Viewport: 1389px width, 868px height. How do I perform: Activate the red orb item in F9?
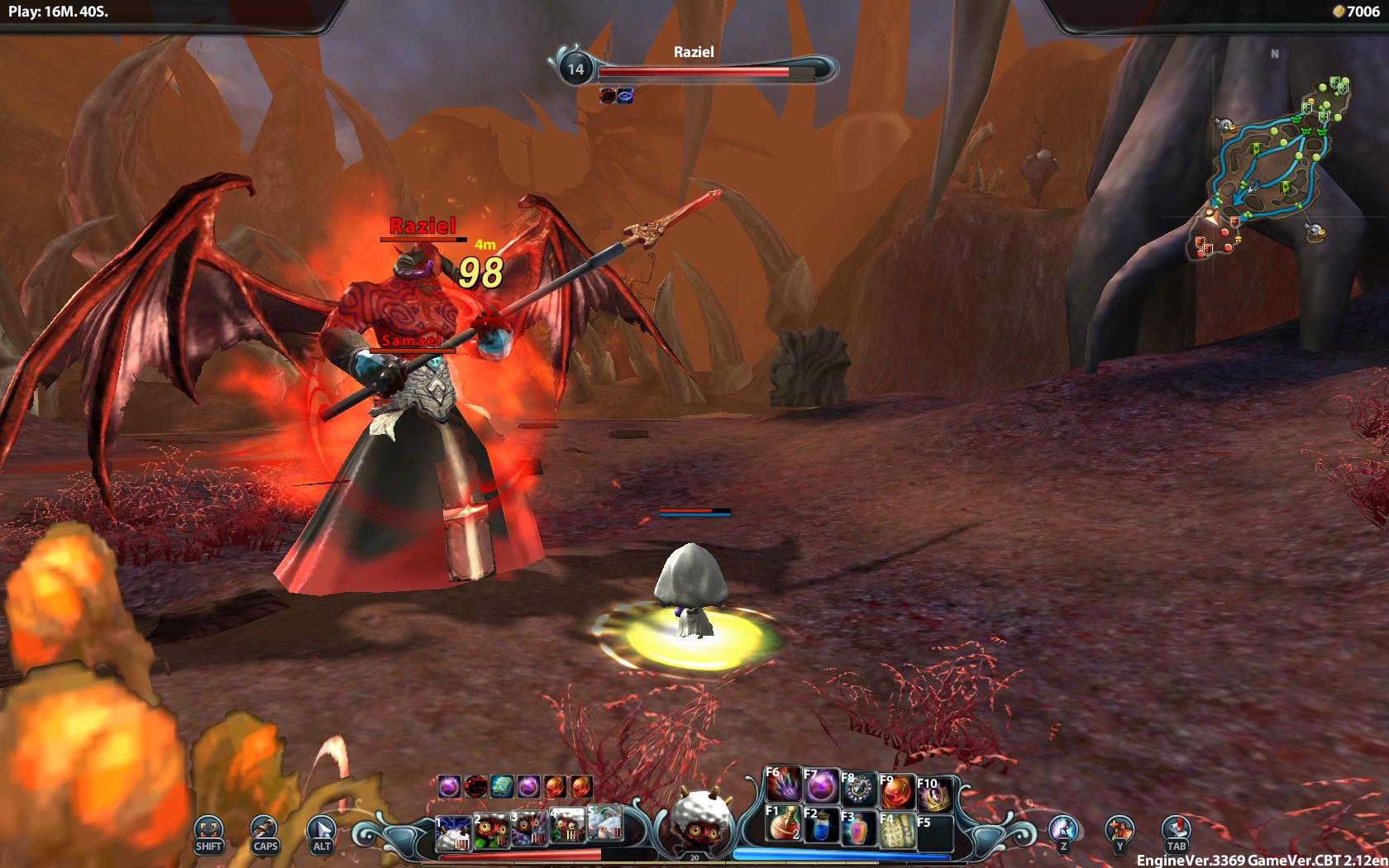point(896,792)
